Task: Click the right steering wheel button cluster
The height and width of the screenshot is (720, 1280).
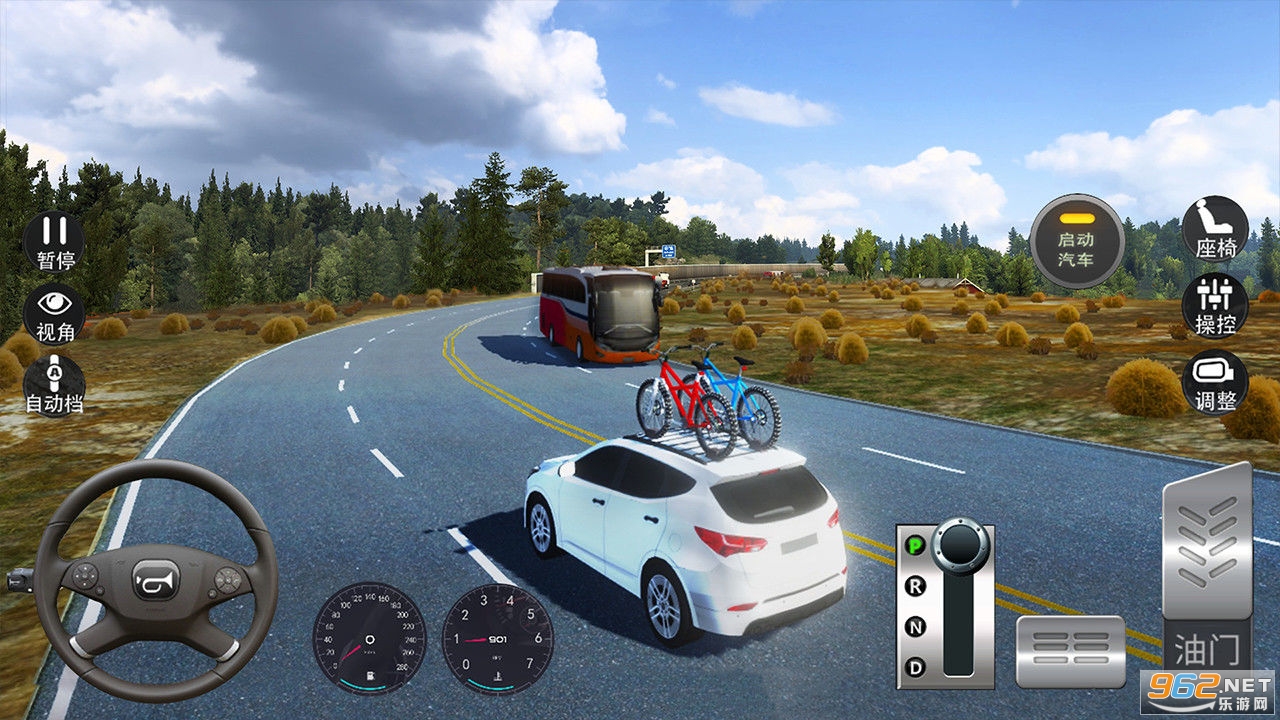Action: click(228, 578)
